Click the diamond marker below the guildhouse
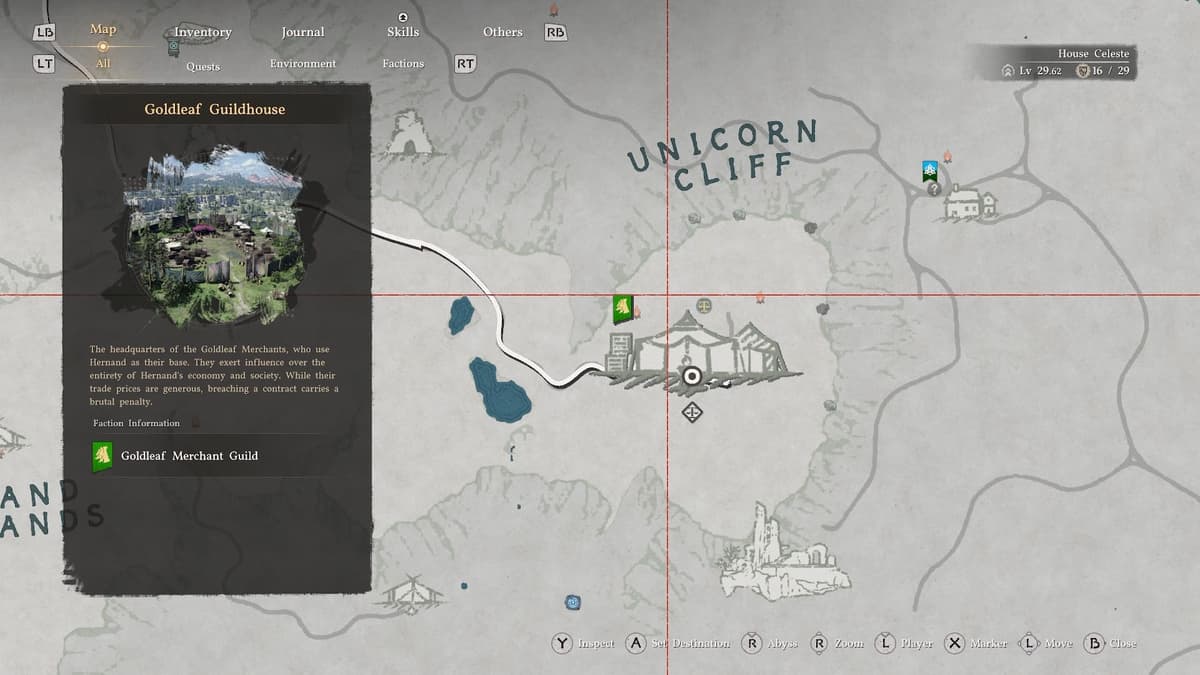 (x=692, y=412)
